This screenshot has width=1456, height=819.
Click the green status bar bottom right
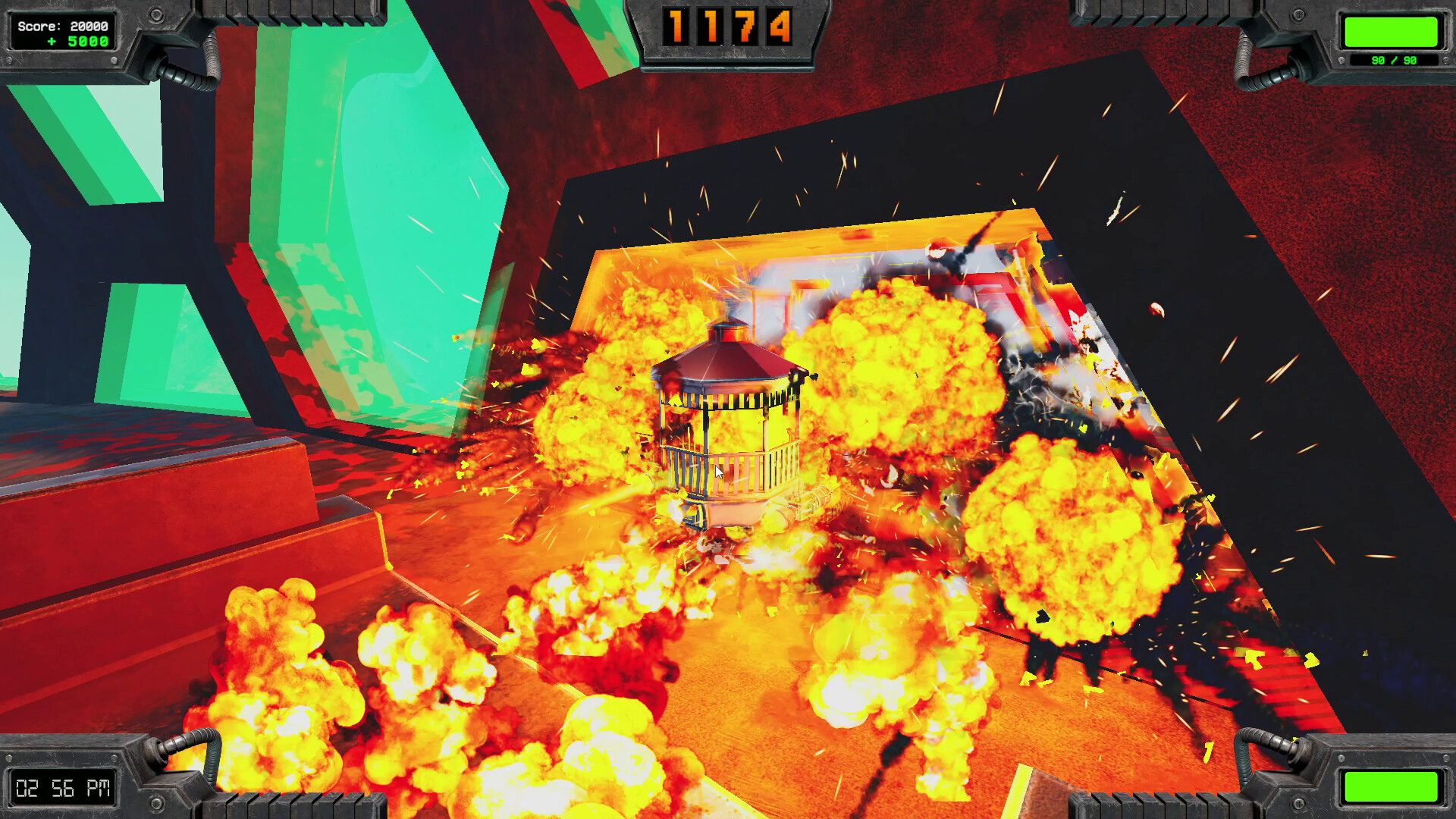[x=1394, y=786]
